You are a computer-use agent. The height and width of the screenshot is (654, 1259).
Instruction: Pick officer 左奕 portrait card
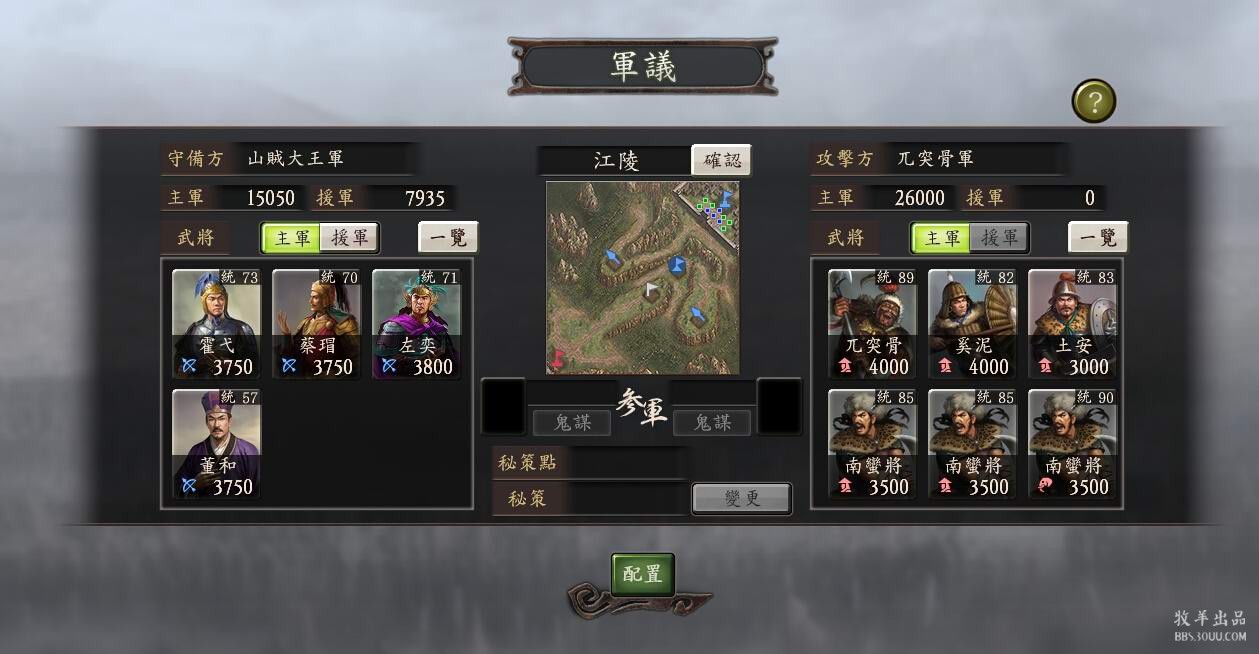pos(417,324)
